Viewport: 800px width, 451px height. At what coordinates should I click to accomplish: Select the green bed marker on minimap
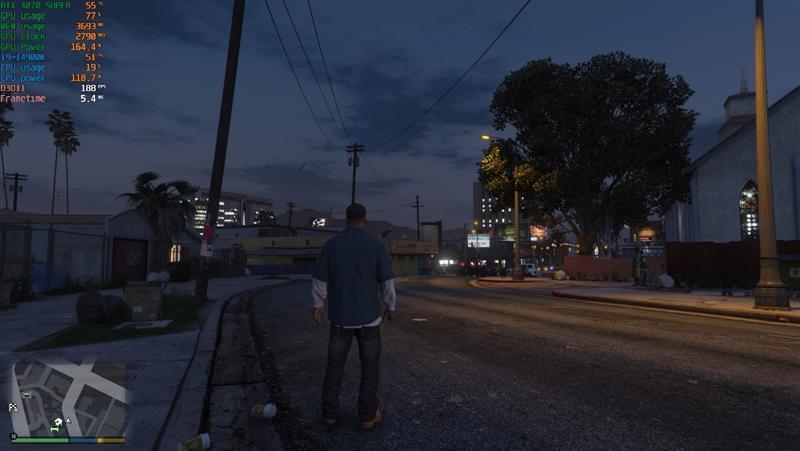click(54, 429)
